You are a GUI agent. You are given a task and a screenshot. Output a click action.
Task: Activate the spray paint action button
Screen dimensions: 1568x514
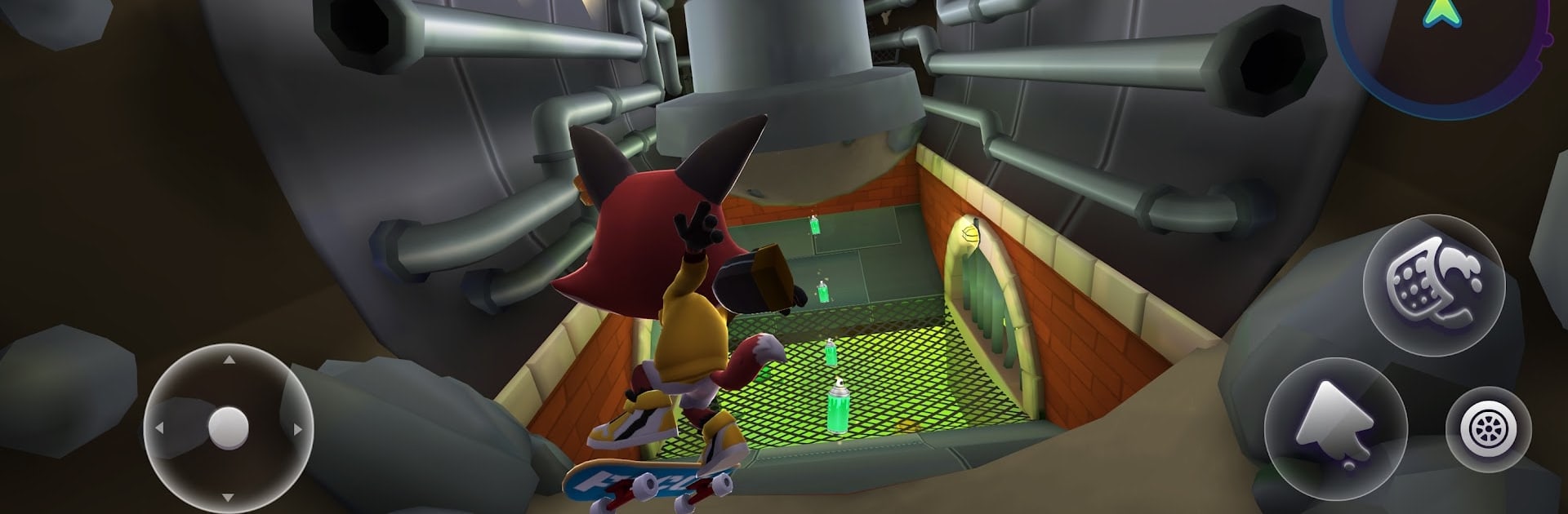[x=1434, y=286]
